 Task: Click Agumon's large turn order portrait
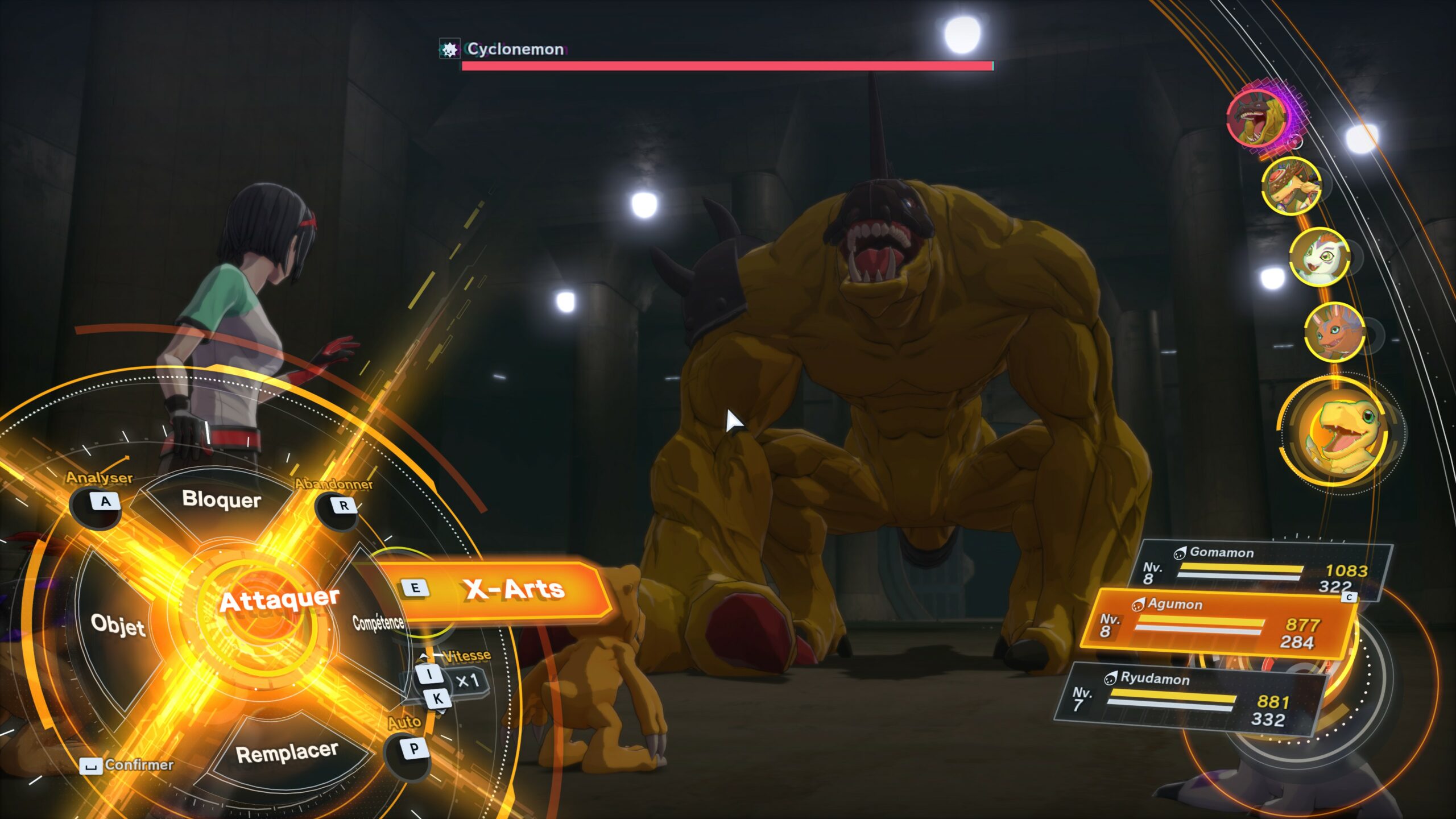coord(1341,432)
